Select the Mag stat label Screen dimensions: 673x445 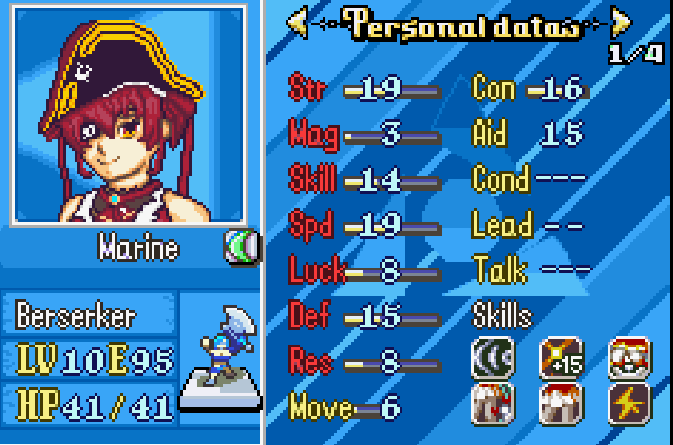pos(314,133)
